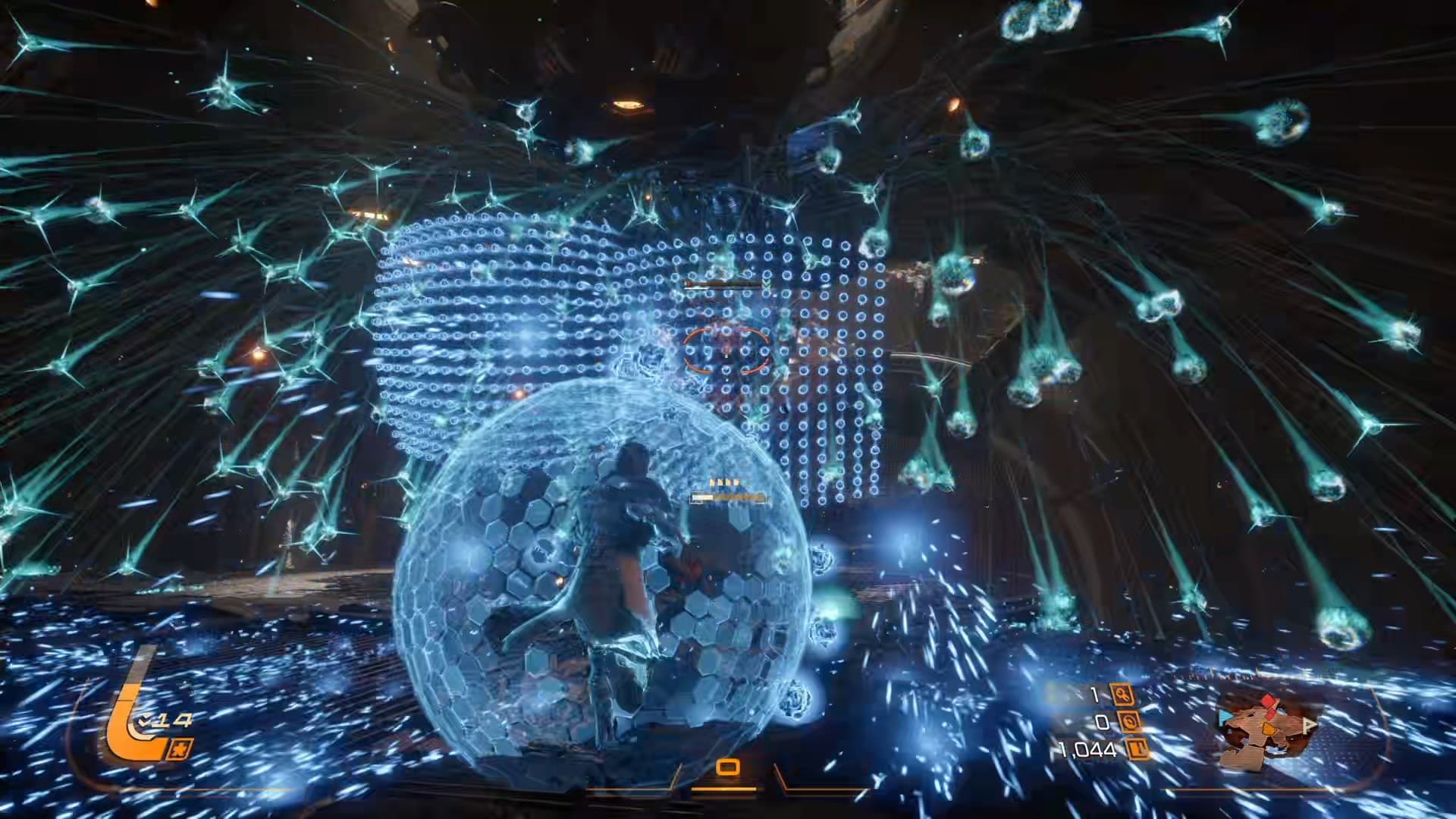
Task: Select the obolites currency icon
Action: click(x=1137, y=750)
